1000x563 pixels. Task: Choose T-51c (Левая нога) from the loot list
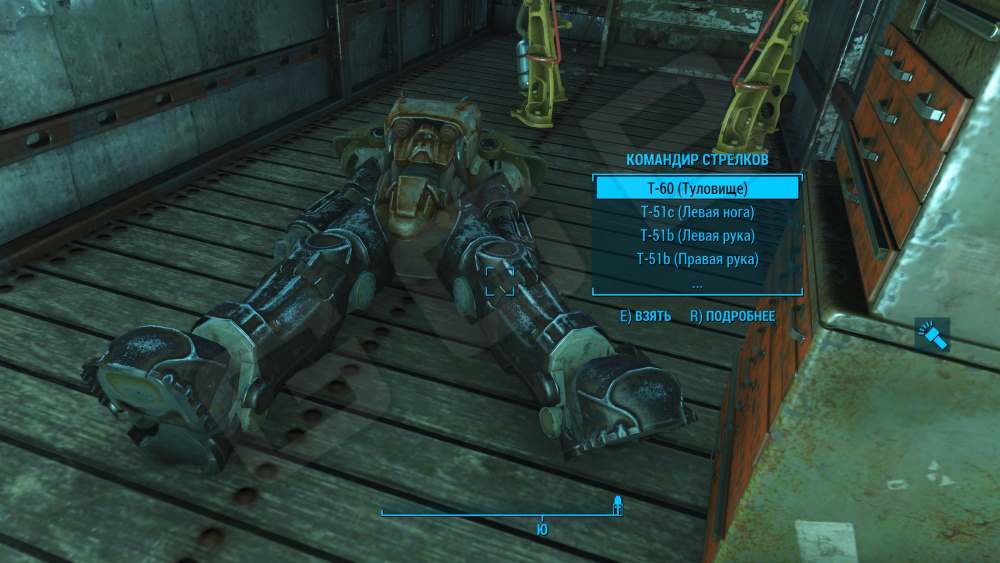point(697,212)
